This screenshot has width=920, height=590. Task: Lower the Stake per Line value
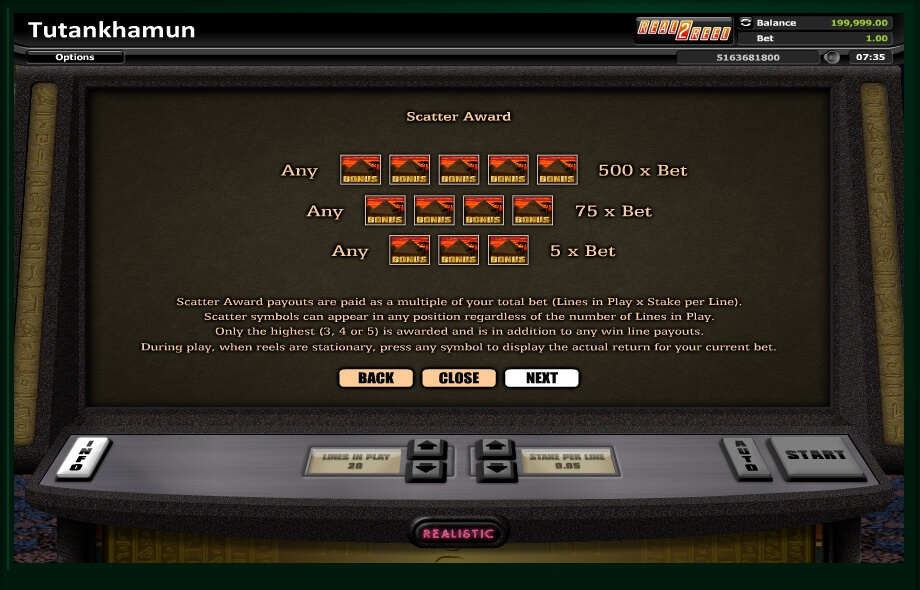click(496, 469)
